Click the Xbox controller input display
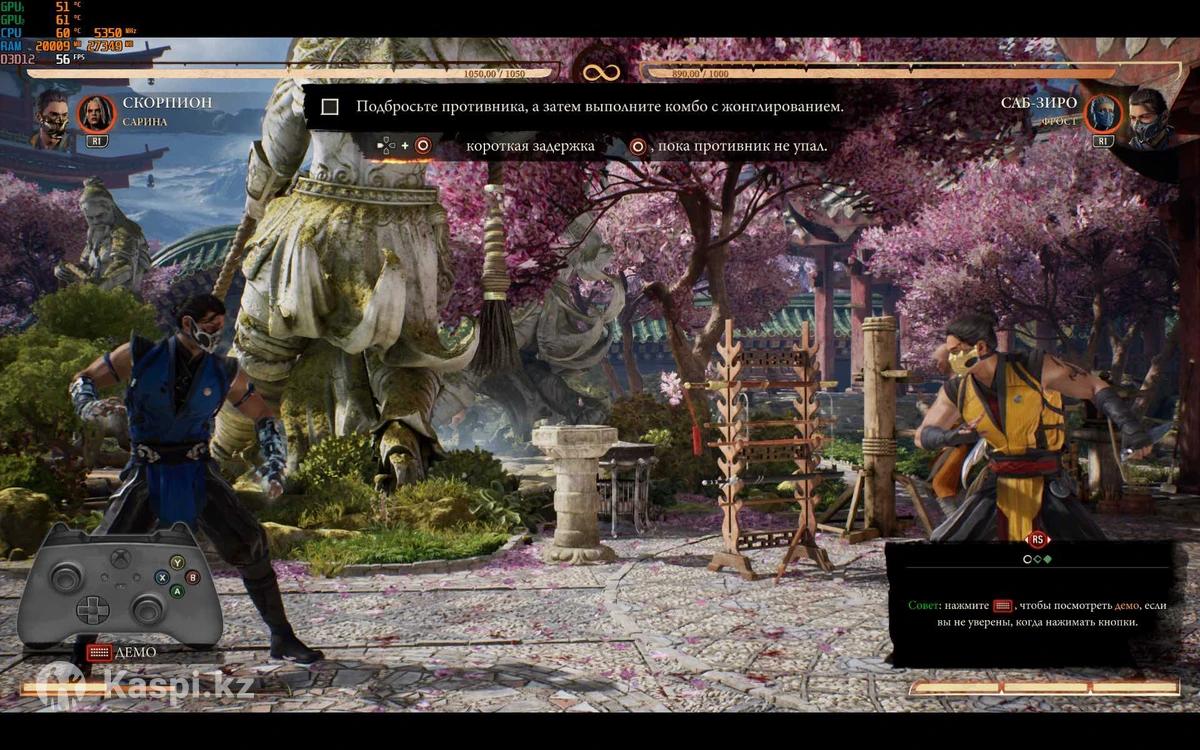Screen dimensions: 1200x750 click(120, 584)
